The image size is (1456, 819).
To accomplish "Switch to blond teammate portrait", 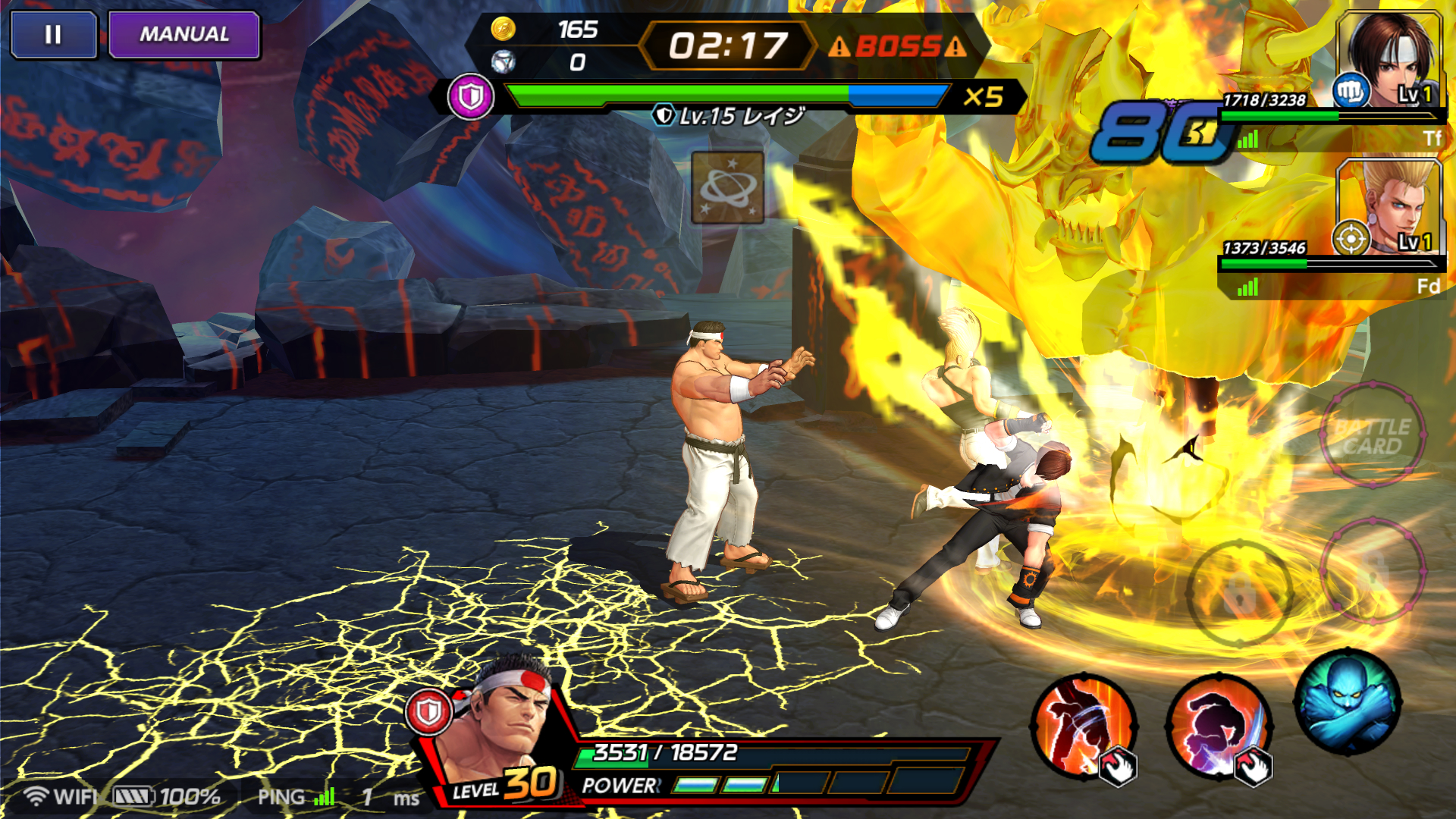I will (x=1389, y=206).
